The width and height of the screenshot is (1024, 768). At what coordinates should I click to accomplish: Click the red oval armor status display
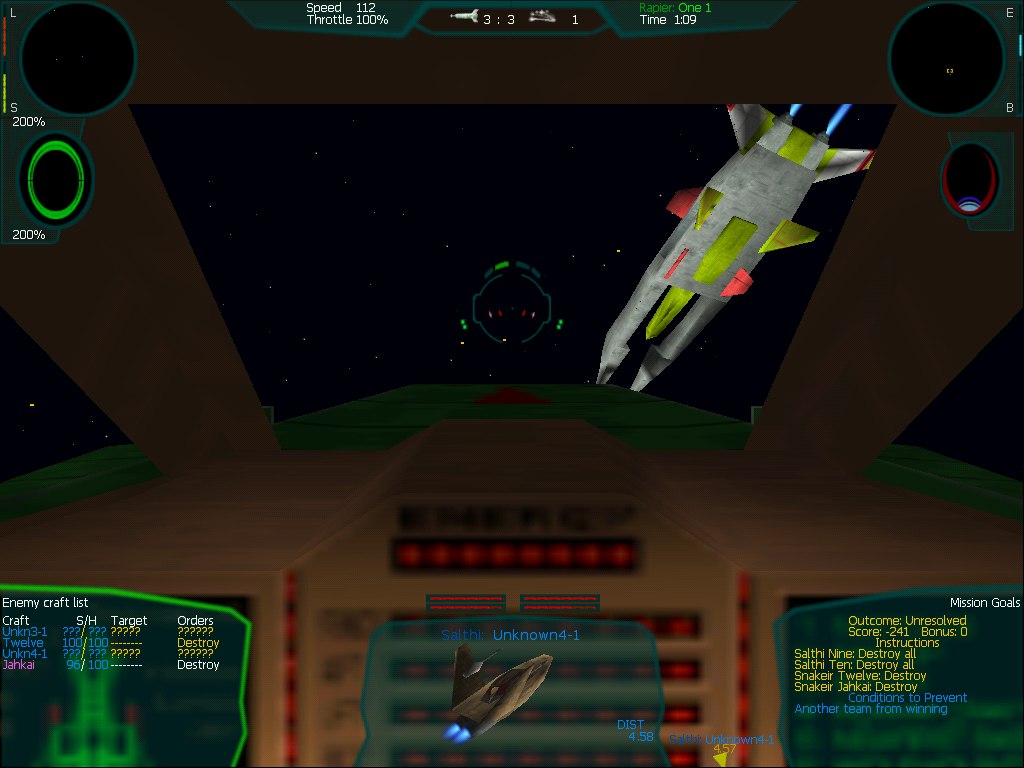pyautogui.click(x=968, y=178)
